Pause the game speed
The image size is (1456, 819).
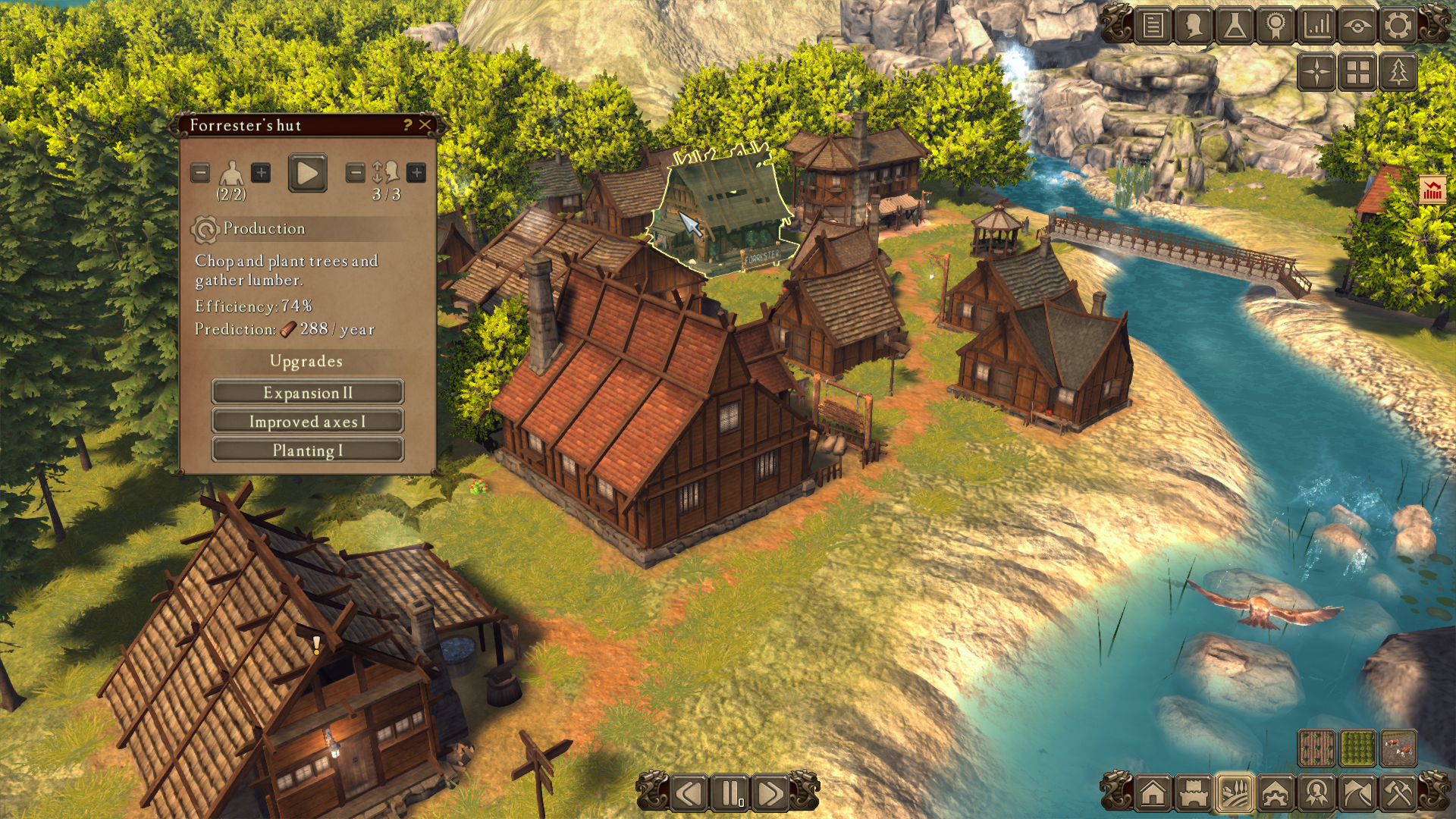730,794
